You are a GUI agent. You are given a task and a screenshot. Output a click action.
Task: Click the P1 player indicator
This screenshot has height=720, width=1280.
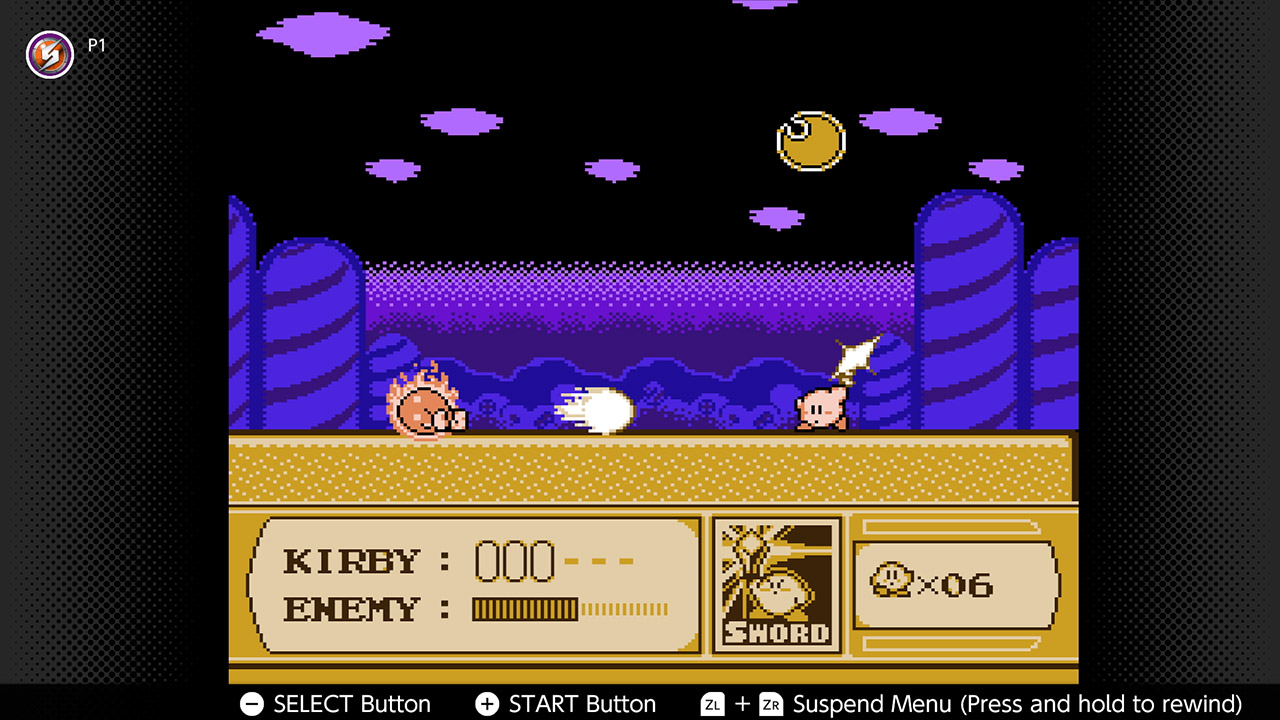click(x=96, y=44)
